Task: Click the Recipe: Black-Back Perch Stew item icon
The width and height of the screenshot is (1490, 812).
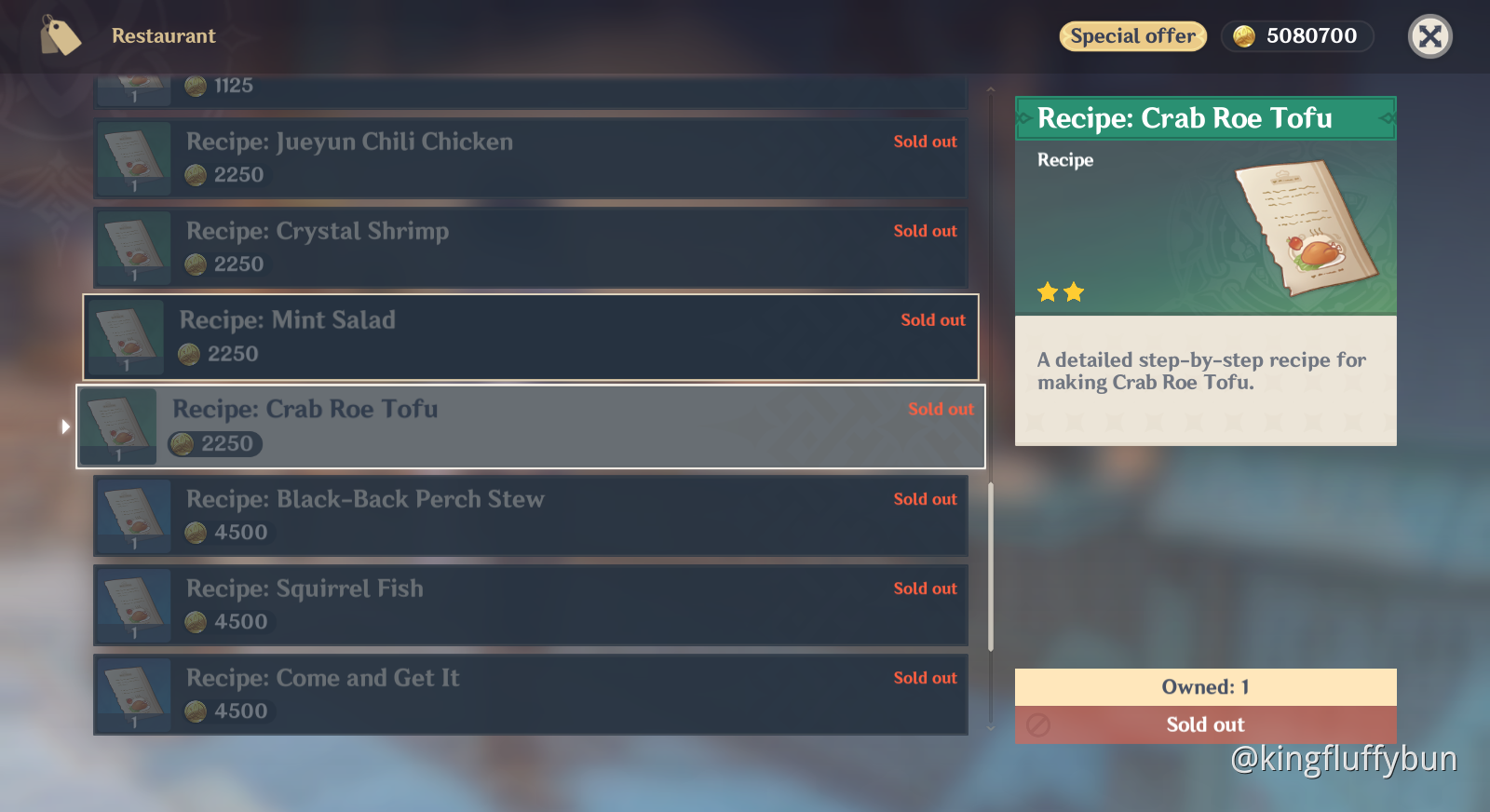Action: [x=133, y=514]
